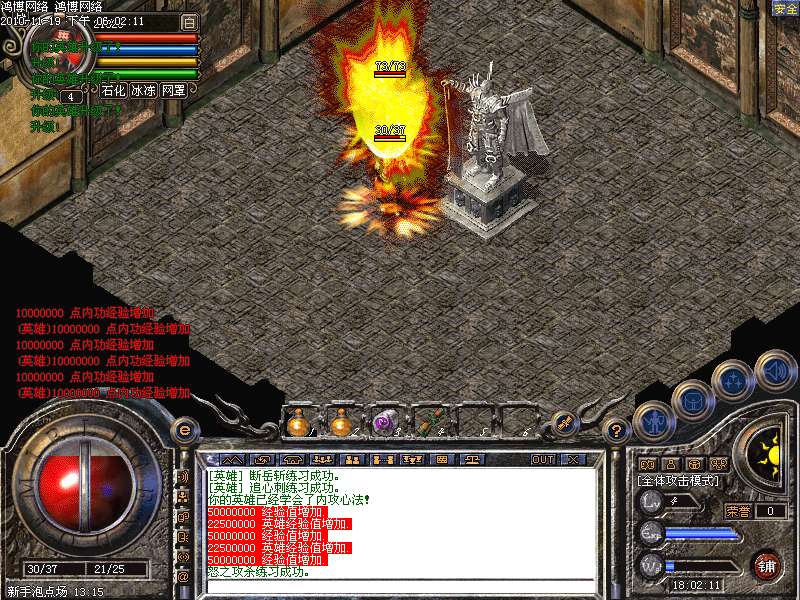Toggle the 冰冻 (Freeze) button
Image resolution: width=800 pixels, height=600 pixels.
[x=143, y=89]
